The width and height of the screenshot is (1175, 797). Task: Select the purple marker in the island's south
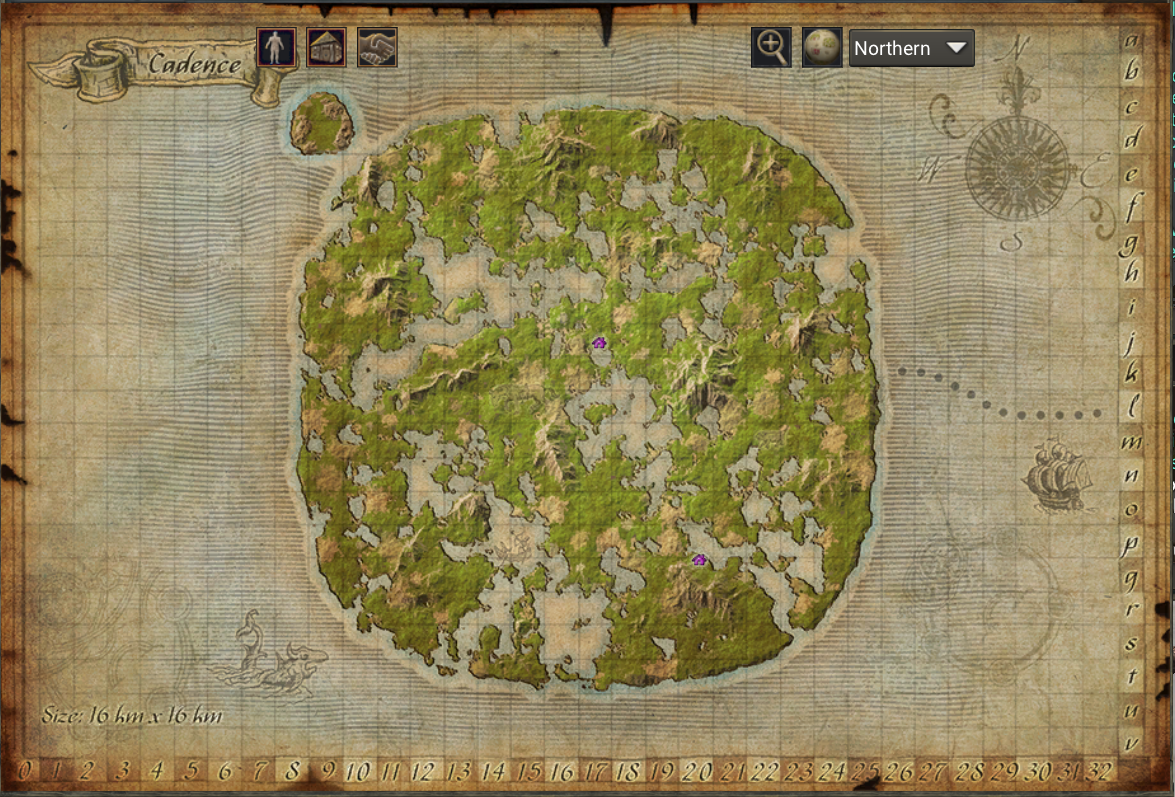(699, 560)
